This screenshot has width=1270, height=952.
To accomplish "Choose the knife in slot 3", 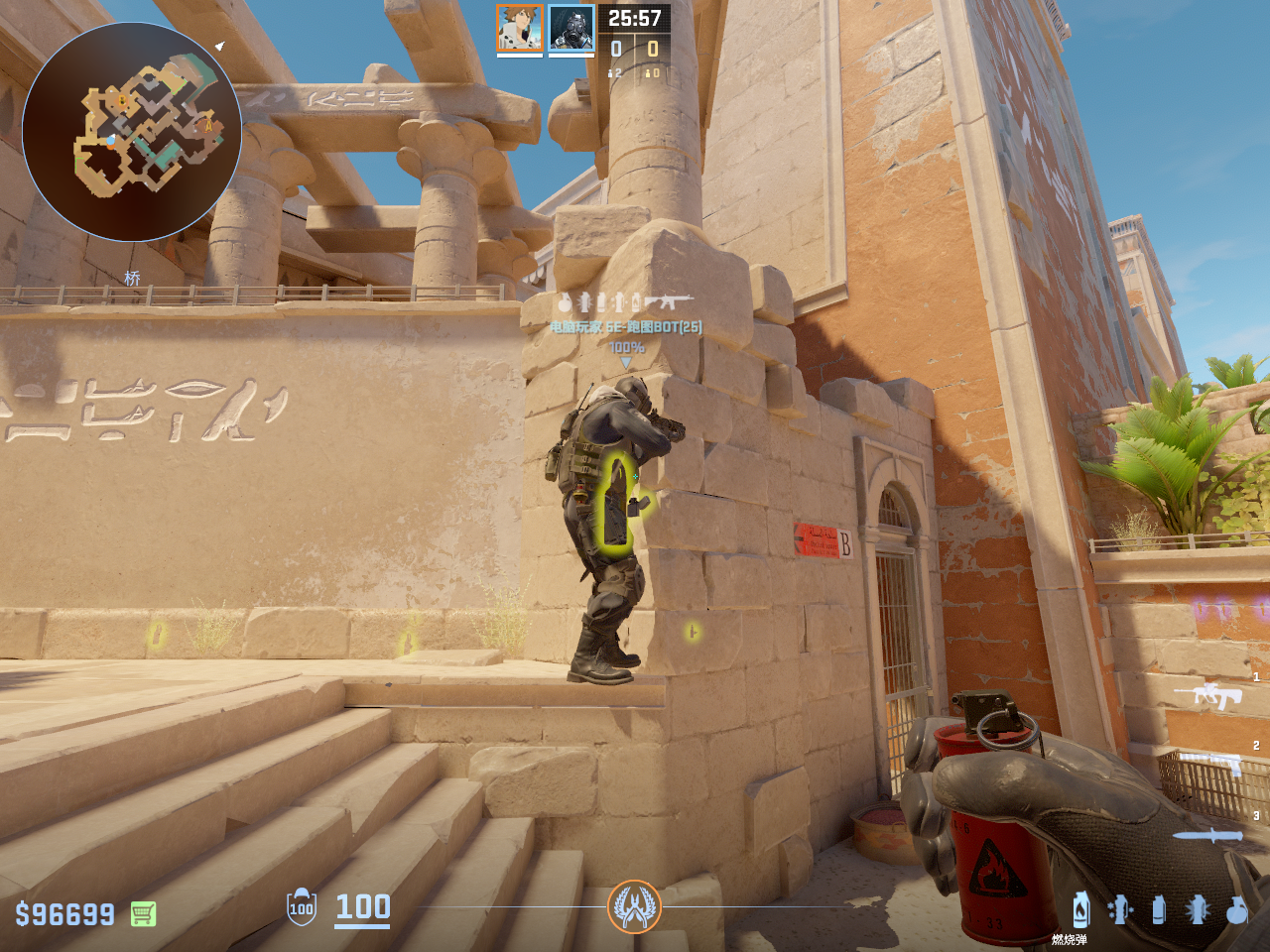I will tap(1207, 835).
